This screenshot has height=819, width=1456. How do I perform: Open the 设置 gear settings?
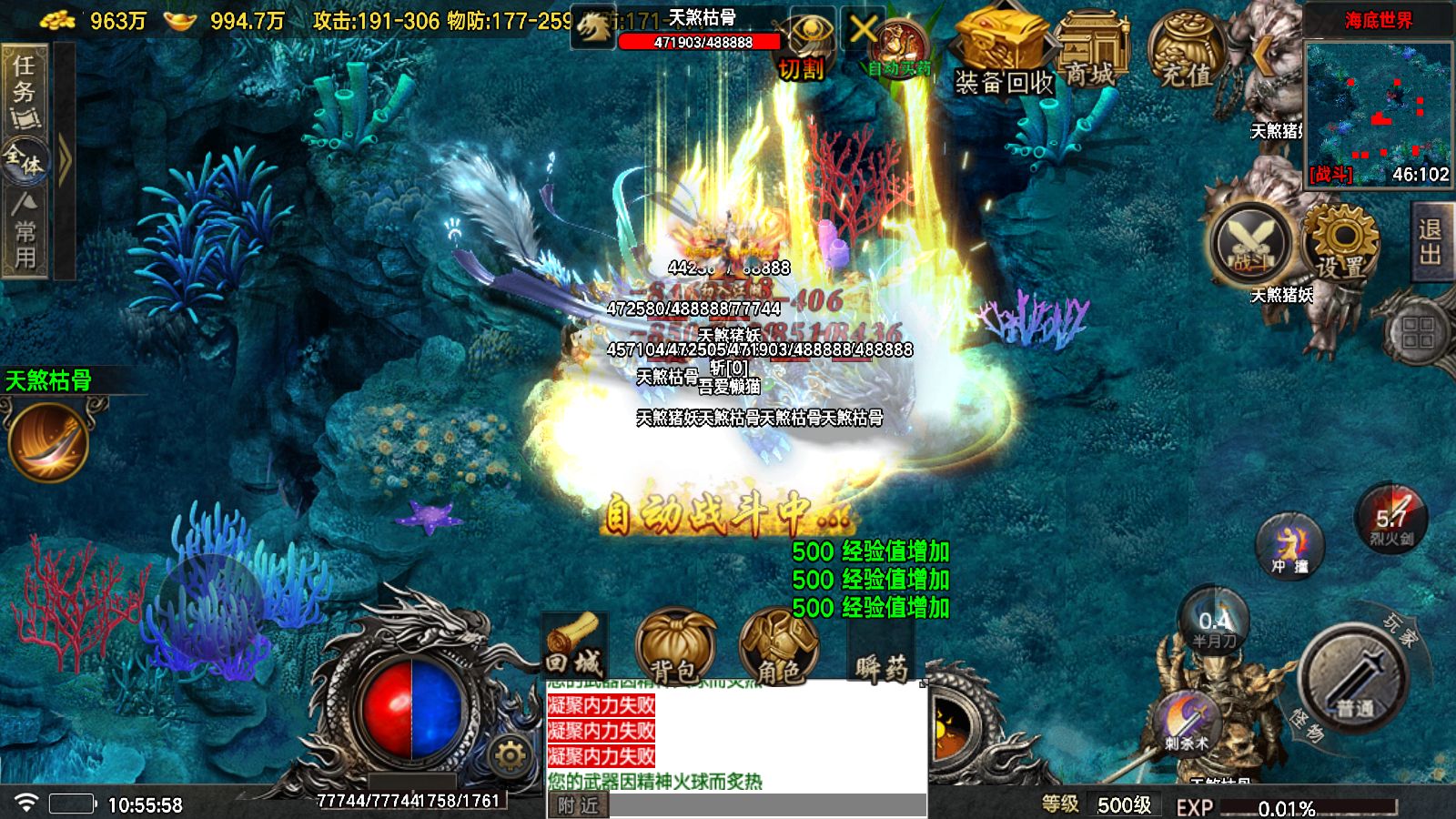pyautogui.click(x=1340, y=242)
